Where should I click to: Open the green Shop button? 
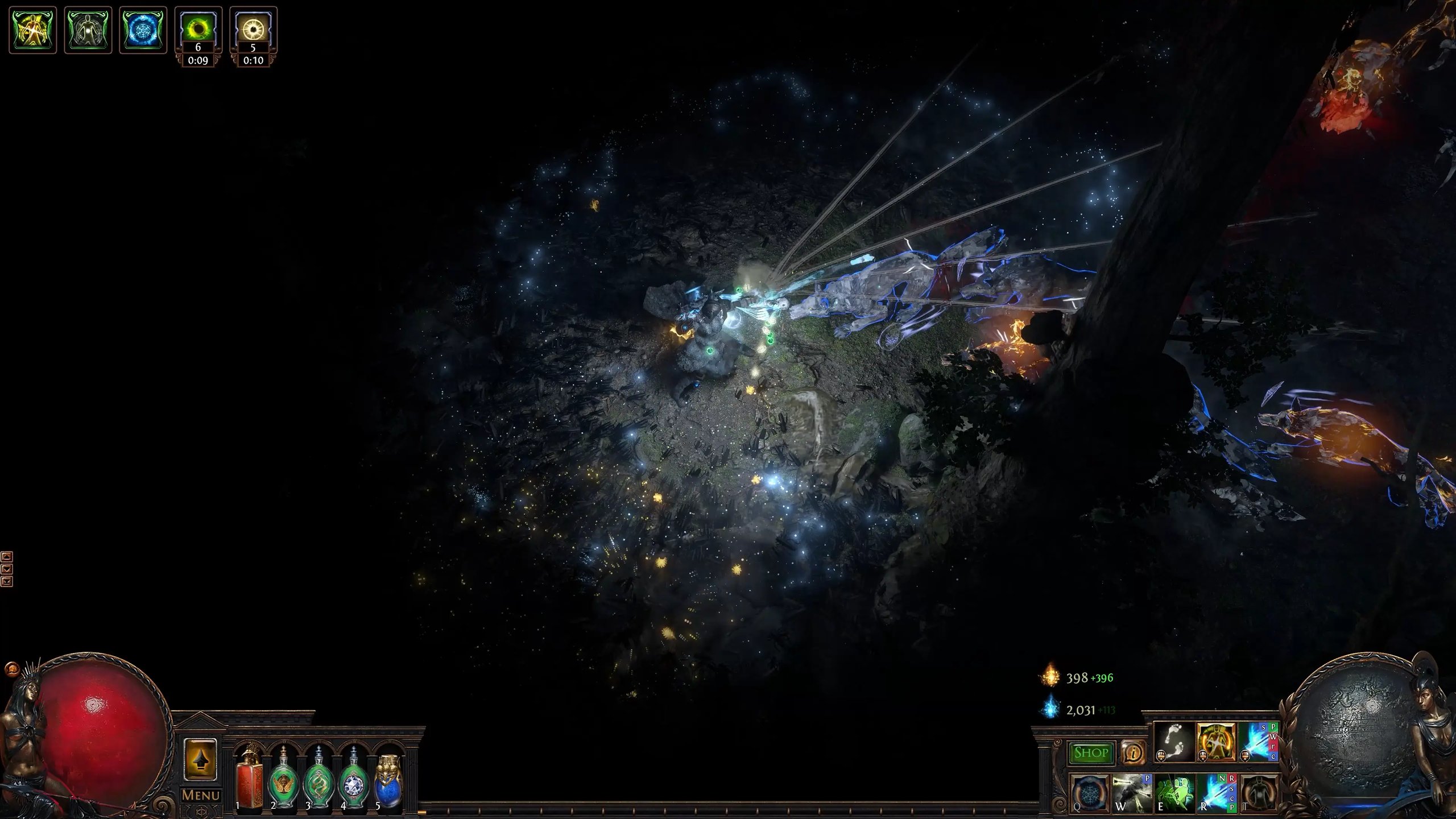tap(1090, 753)
